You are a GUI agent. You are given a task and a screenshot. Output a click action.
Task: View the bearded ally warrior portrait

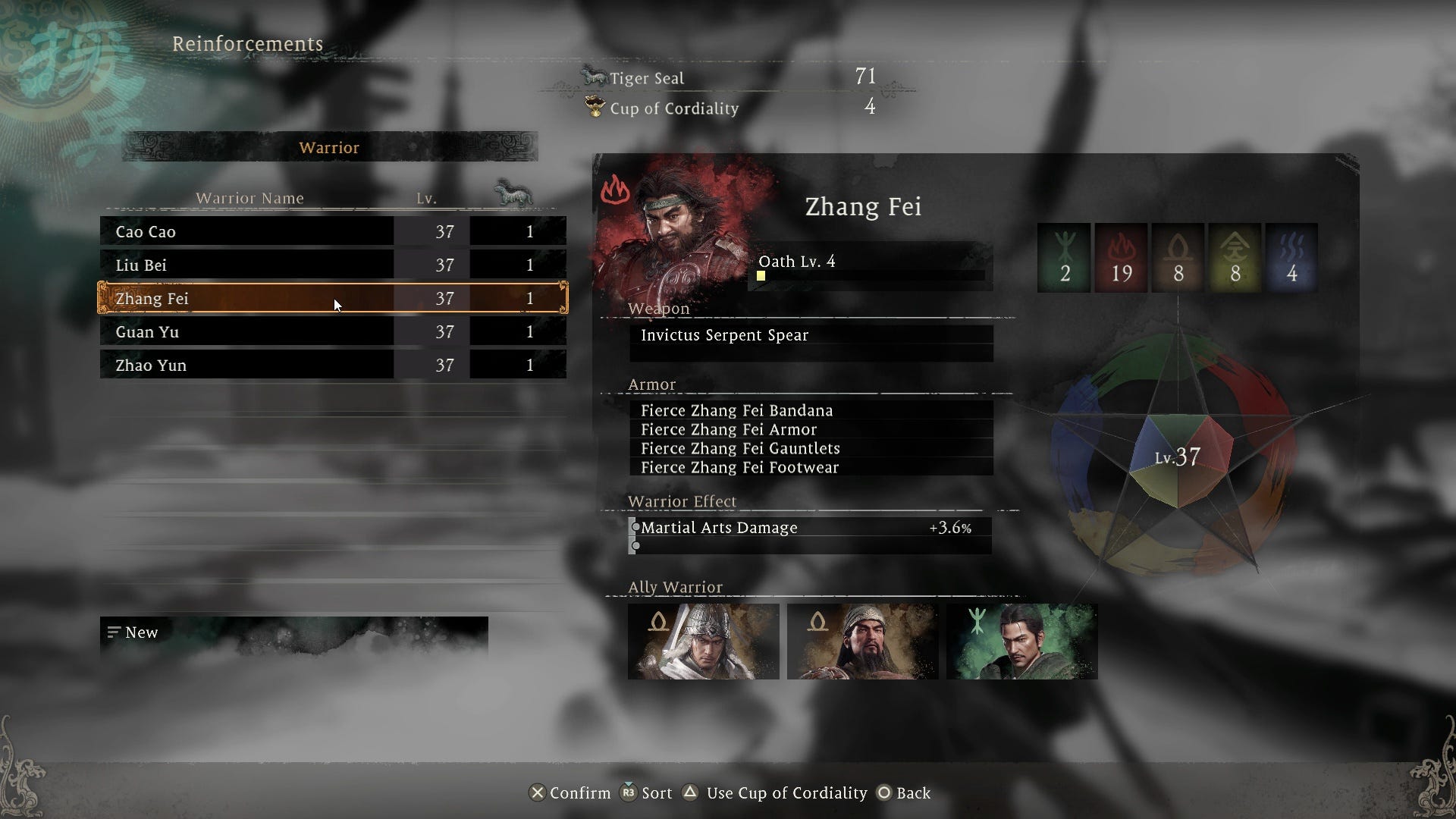pyautogui.click(x=862, y=642)
